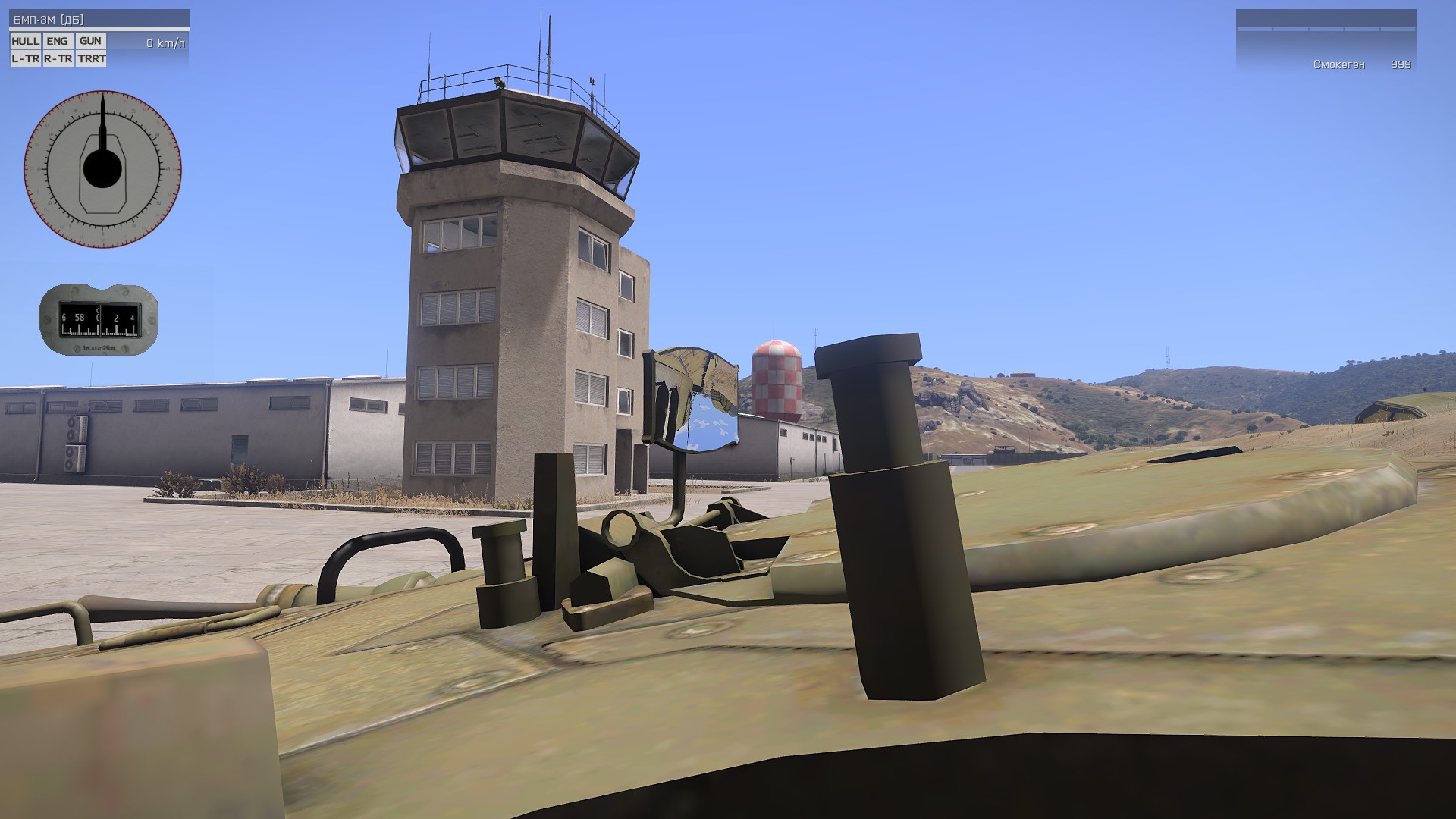Click the HULL damage indicator
This screenshot has width=1456, height=819.
point(25,42)
